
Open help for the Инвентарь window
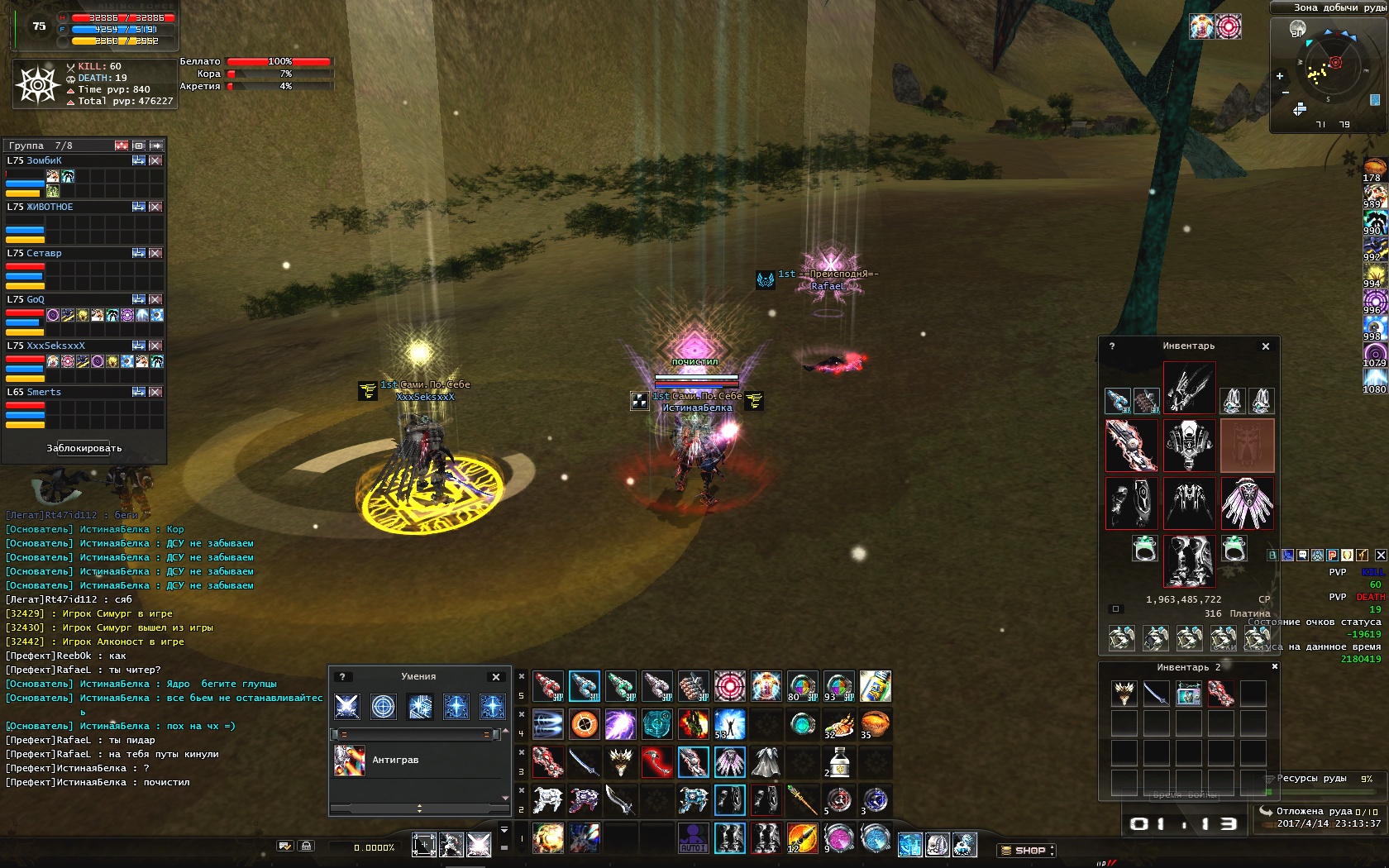1112,346
